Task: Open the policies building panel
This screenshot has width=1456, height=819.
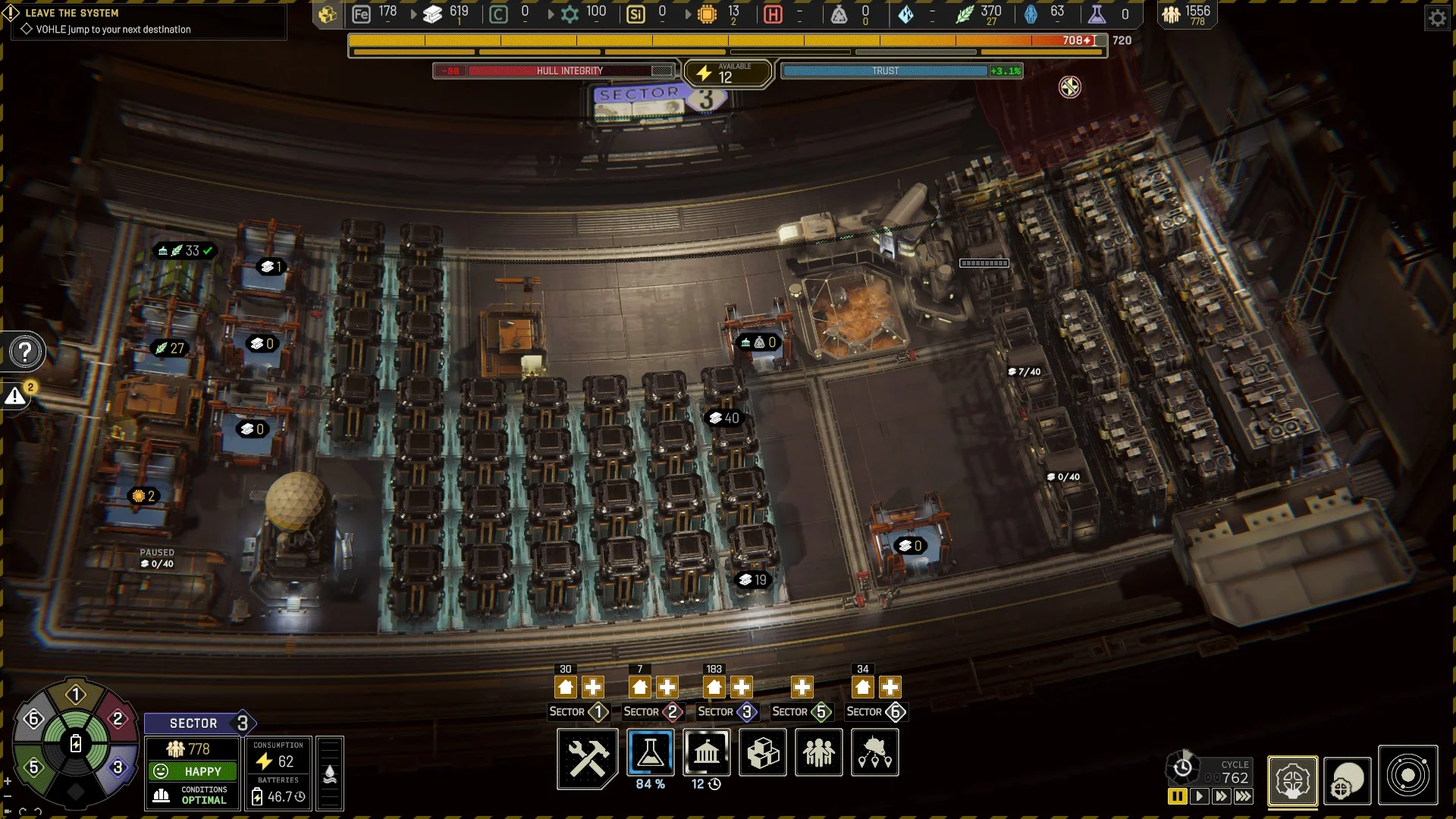Action: [x=706, y=753]
